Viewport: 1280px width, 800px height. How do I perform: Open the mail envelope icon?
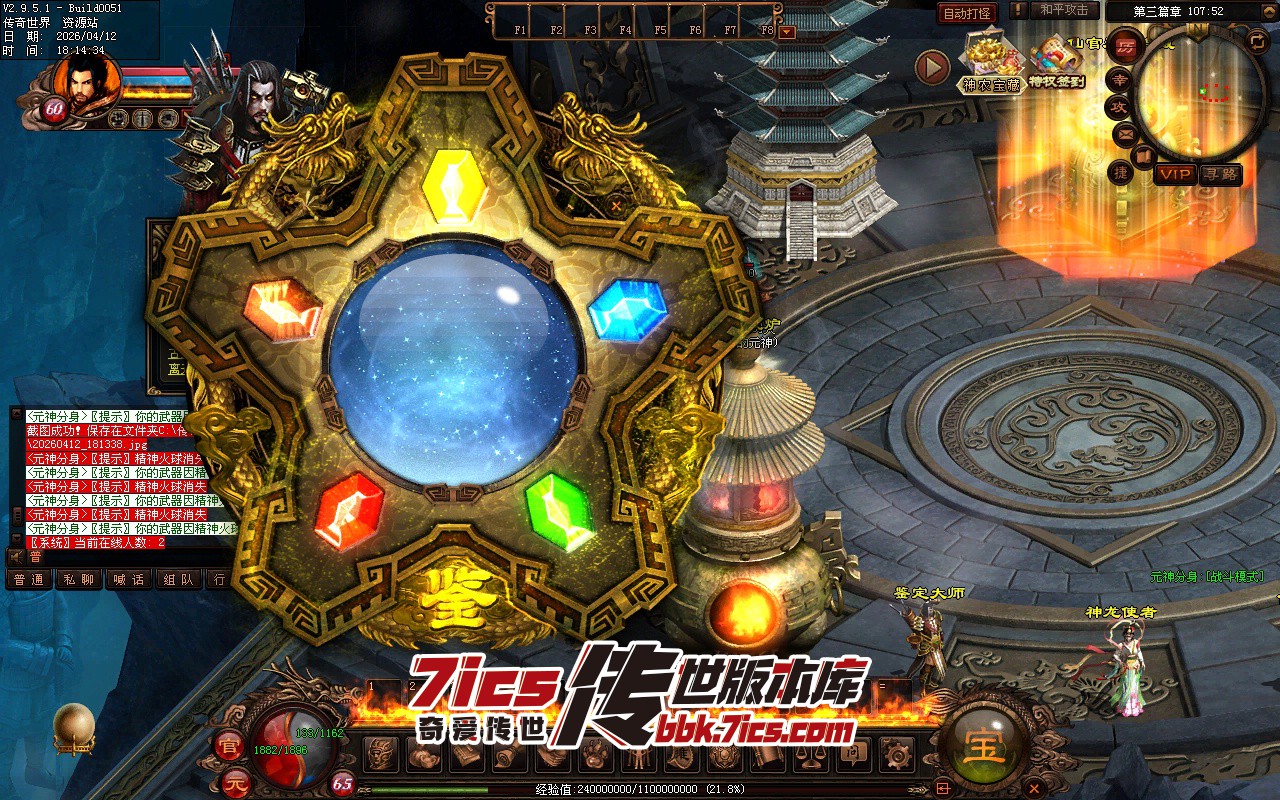pyautogui.click(x=1125, y=133)
